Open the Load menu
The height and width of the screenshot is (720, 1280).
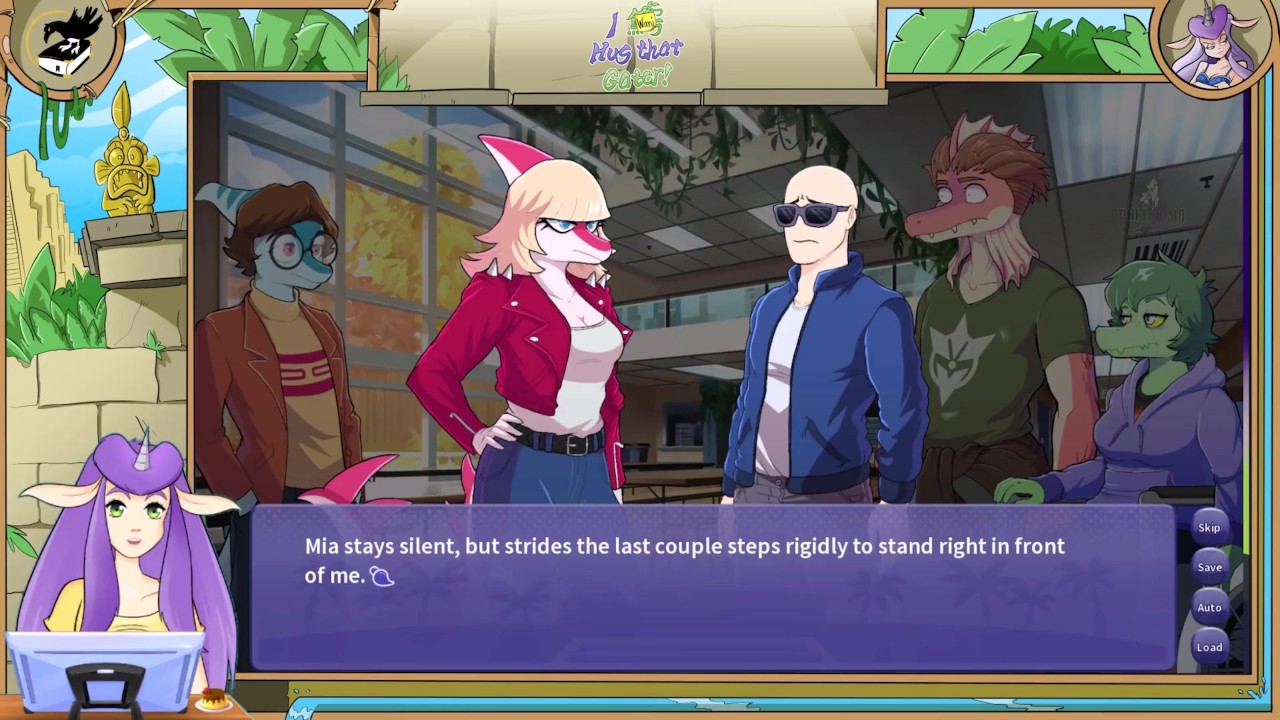coord(1209,647)
